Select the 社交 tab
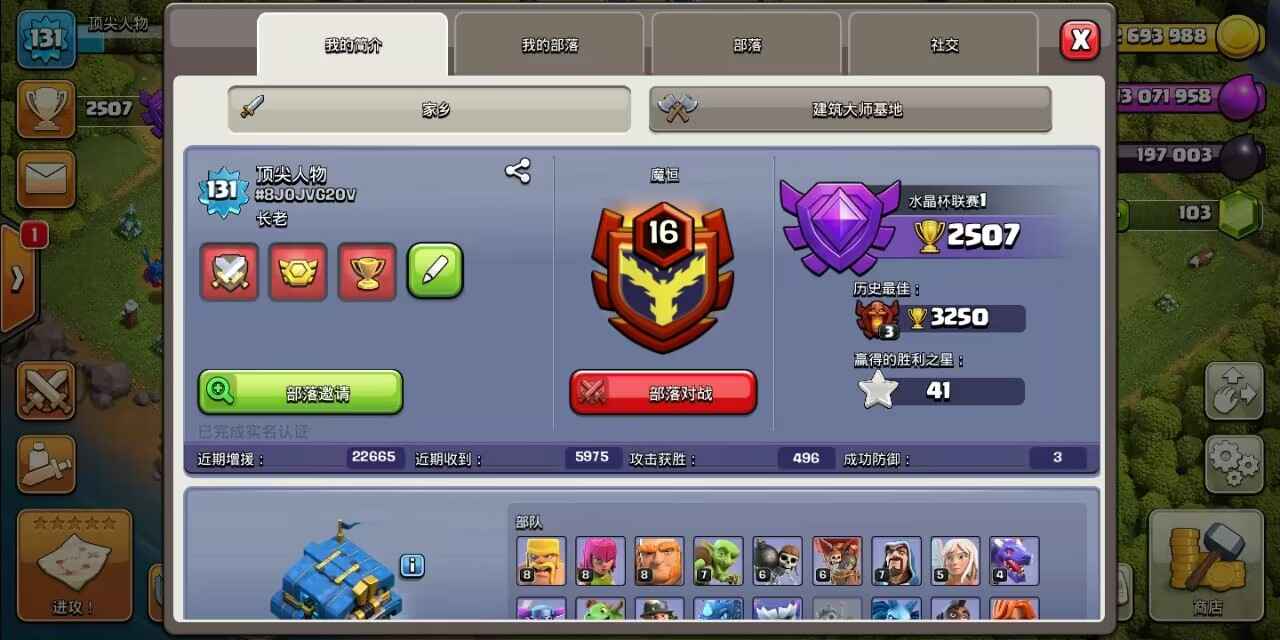1280x640 pixels. (x=944, y=45)
